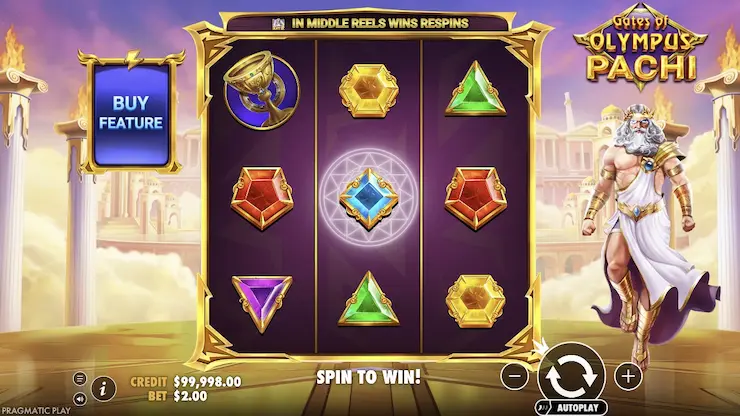Open the Buy Feature panel

tap(130, 113)
